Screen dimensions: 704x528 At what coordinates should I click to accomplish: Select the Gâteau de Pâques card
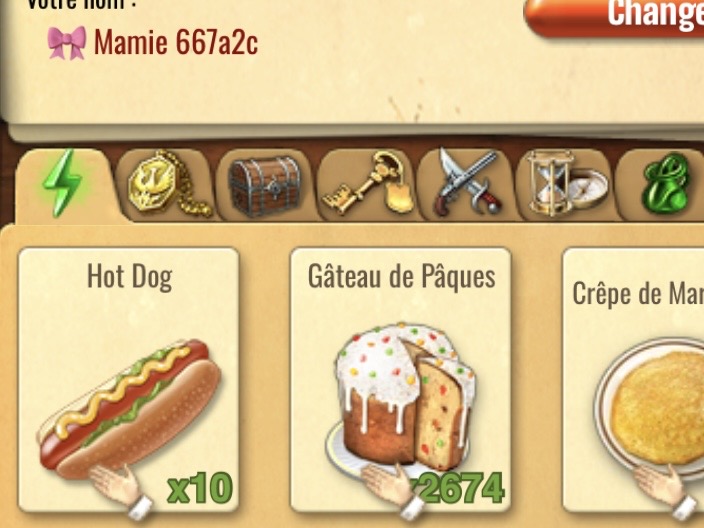401,380
